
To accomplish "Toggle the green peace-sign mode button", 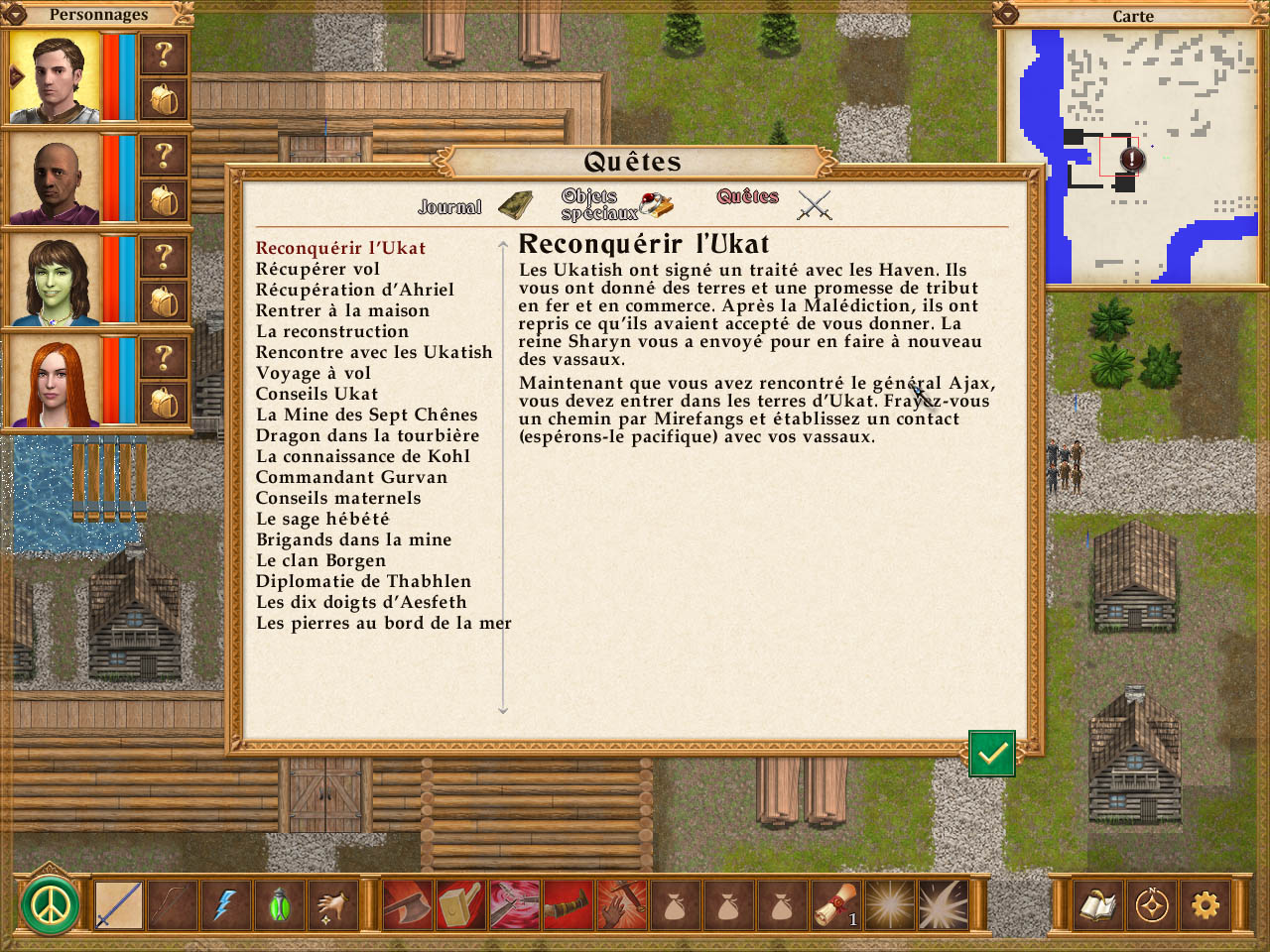I will tap(50, 904).
